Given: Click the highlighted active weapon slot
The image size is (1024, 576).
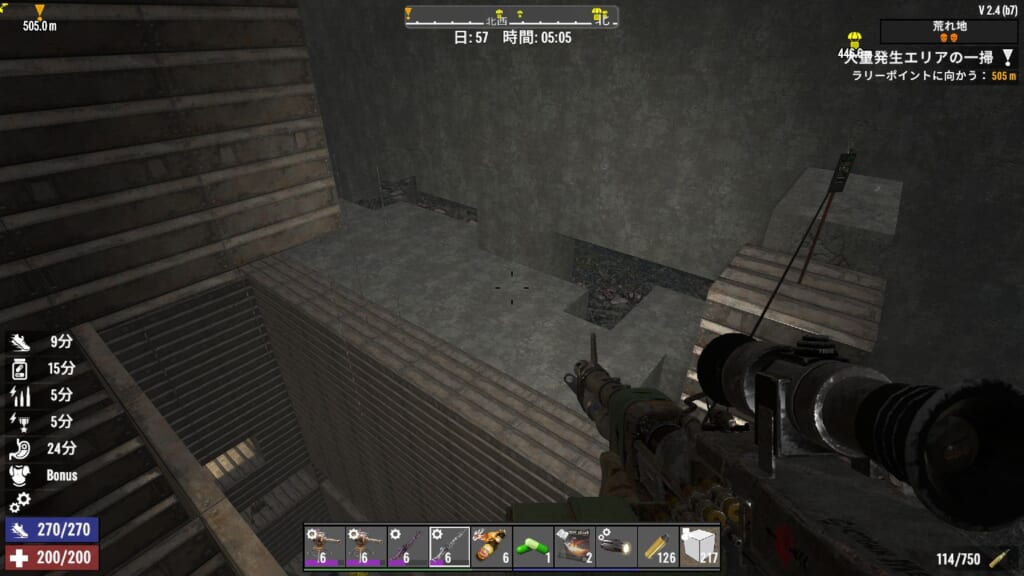Looking at the screenshot, I should pyautogui.click(x=449, y=546).
